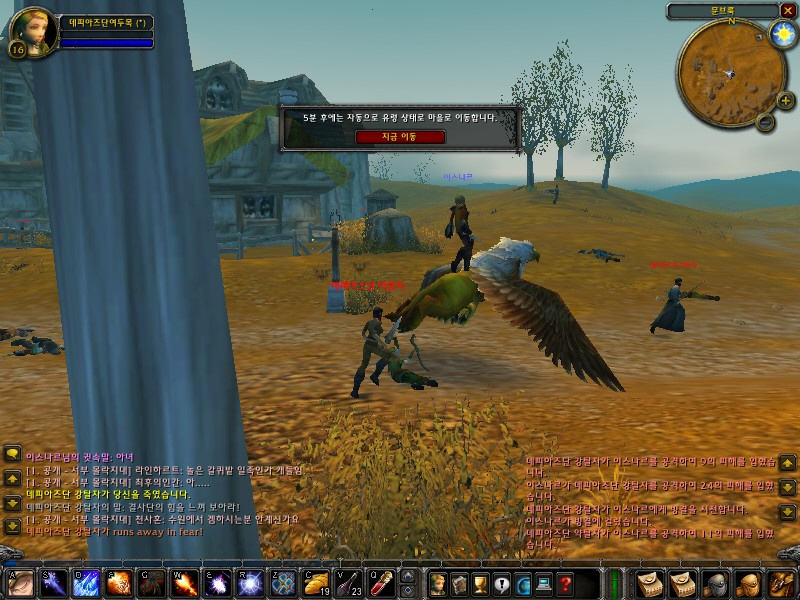Viewport: 800px width, 600px height.
Task: Open the main menu computer icon
Action: coord(545,583)
